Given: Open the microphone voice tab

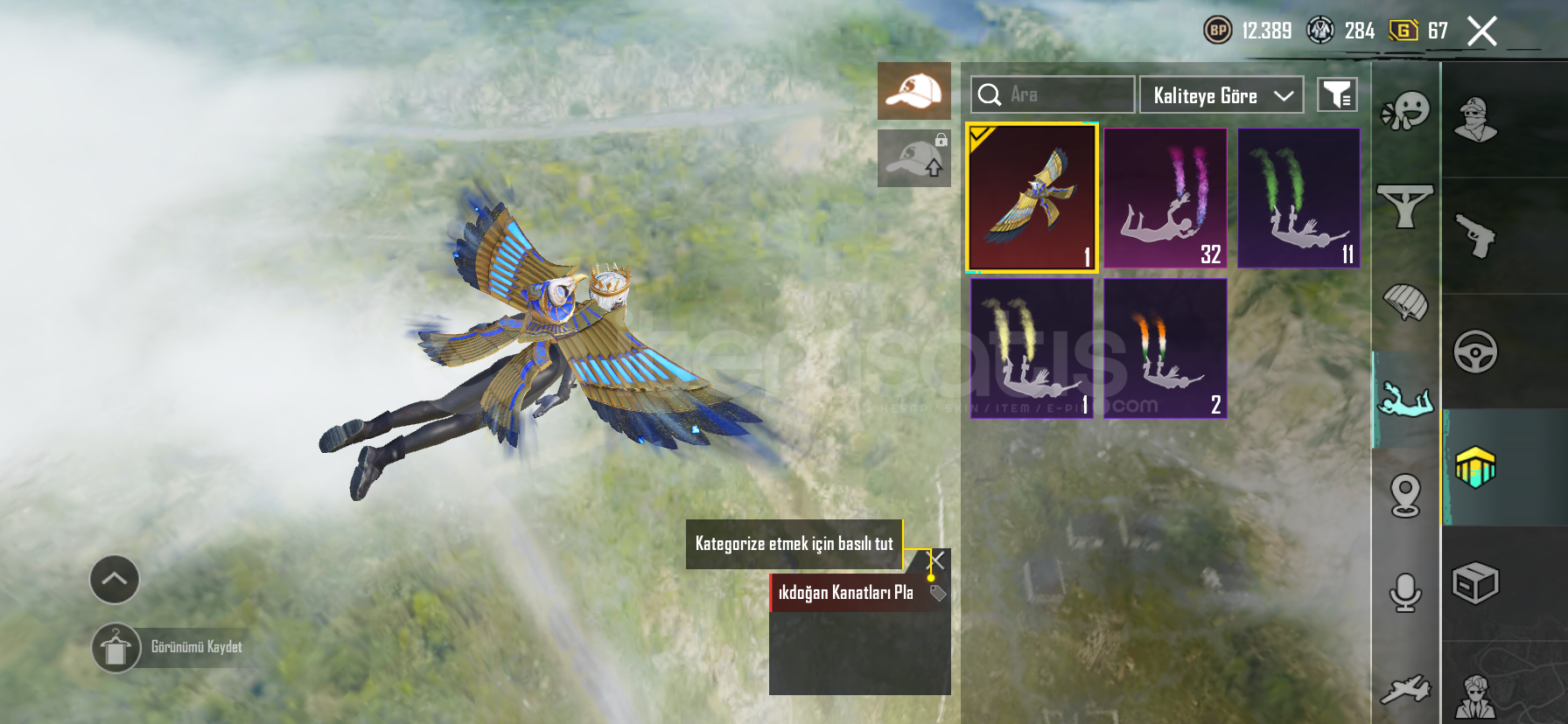Looking at the screenshot, I should click(1405, 593).
